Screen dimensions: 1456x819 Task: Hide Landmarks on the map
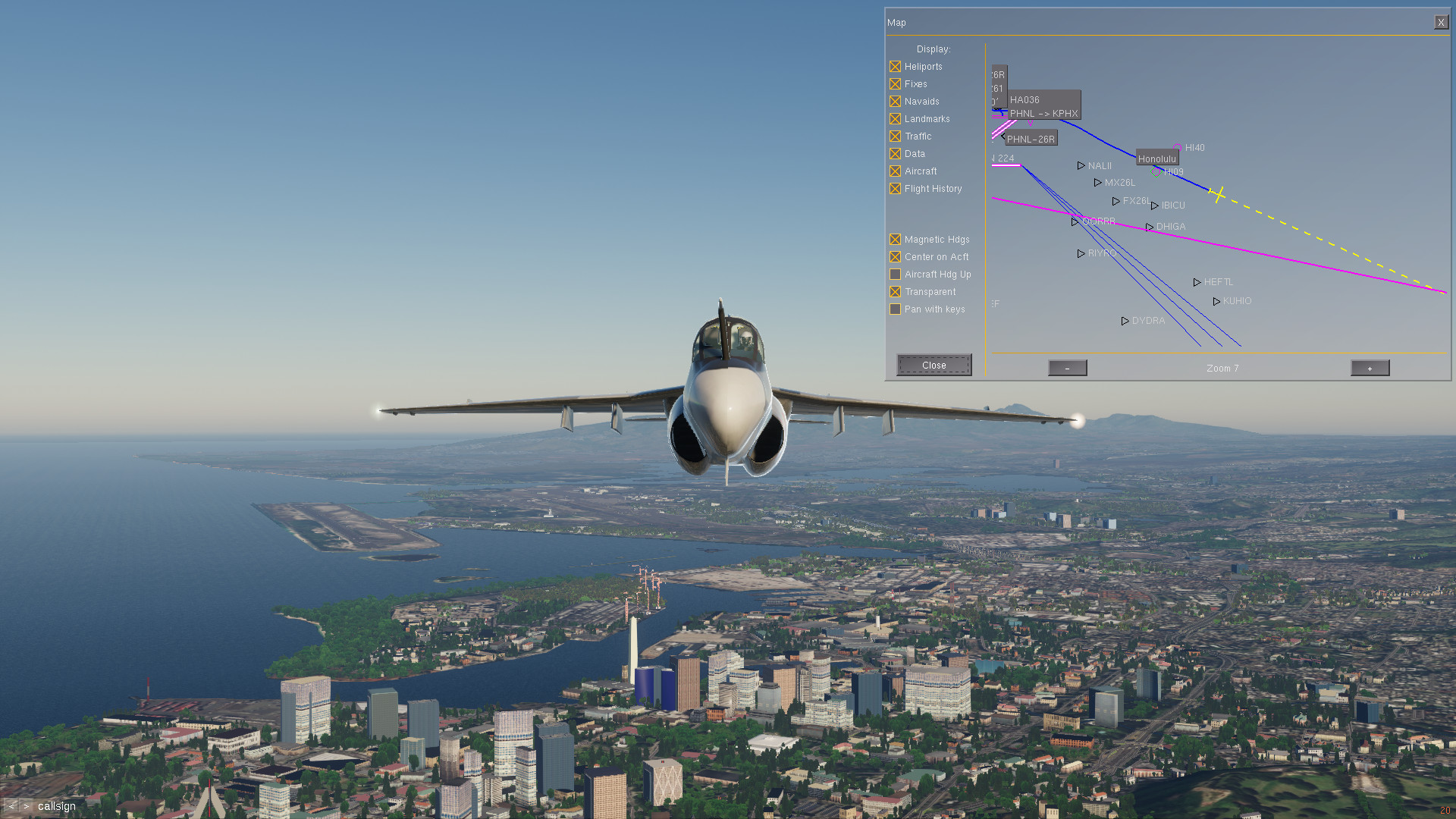[896, 119]
